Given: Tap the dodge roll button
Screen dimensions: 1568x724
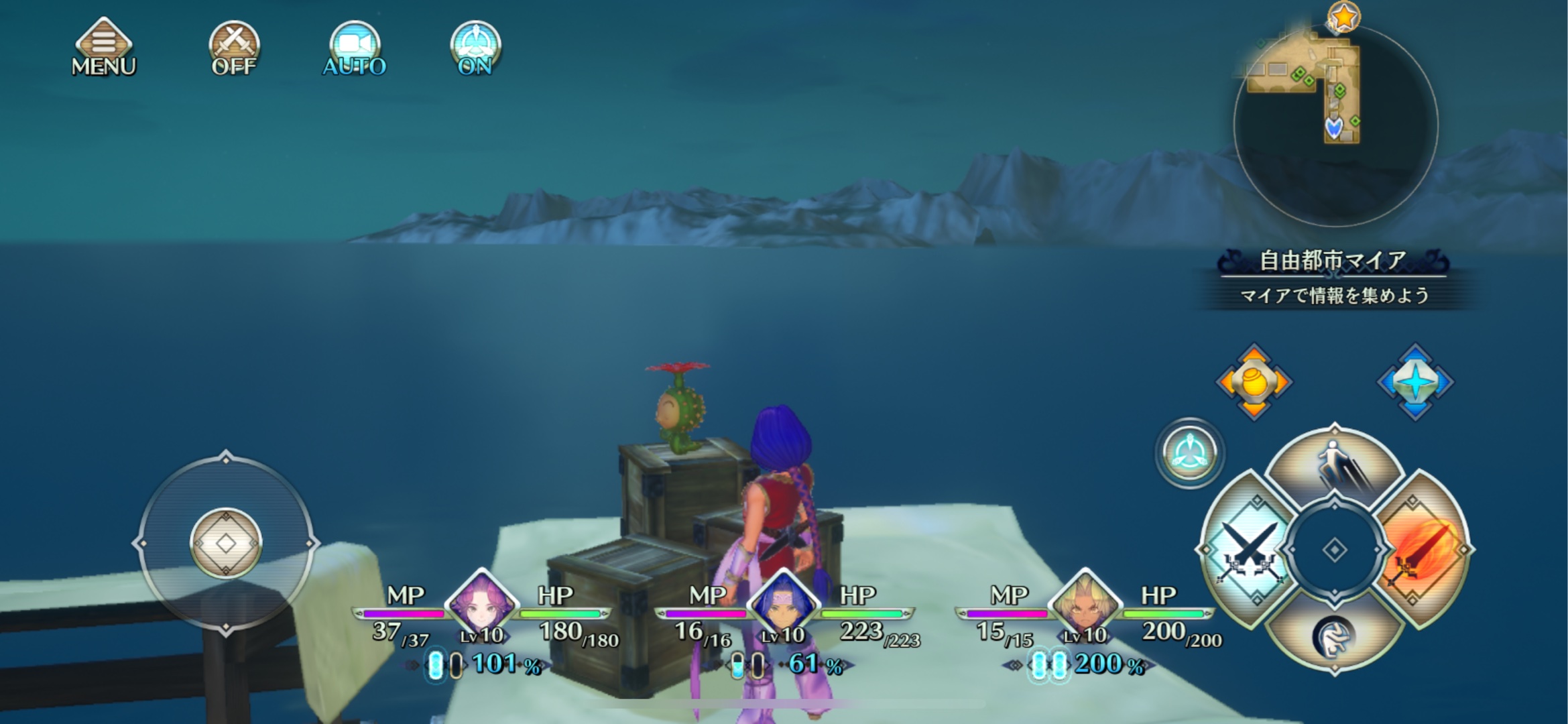Looking at the screenshot, I should tap(1334, 636).
